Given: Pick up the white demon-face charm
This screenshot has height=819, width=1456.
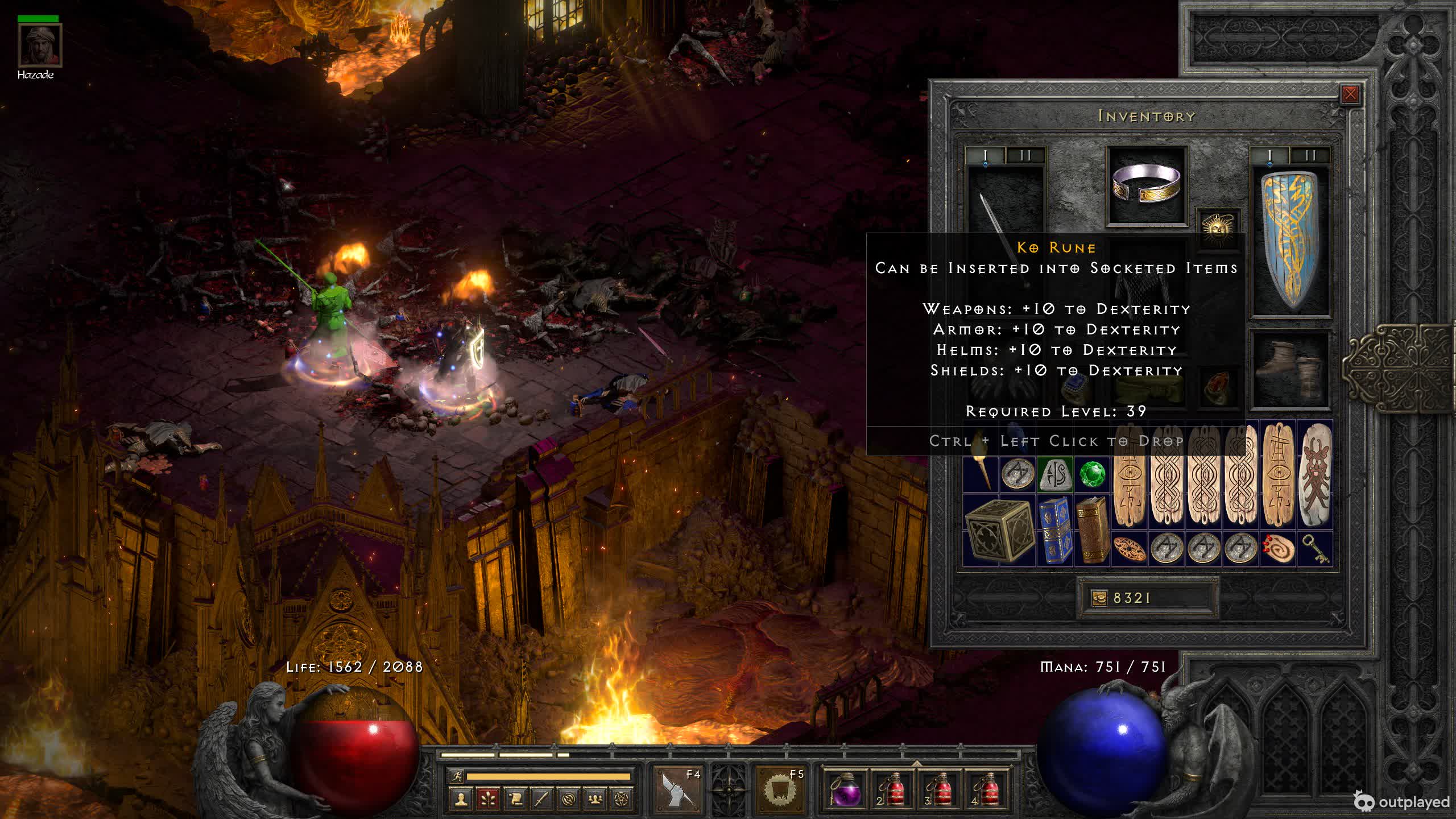Looking at the screenshot, I should (1315, 474).
